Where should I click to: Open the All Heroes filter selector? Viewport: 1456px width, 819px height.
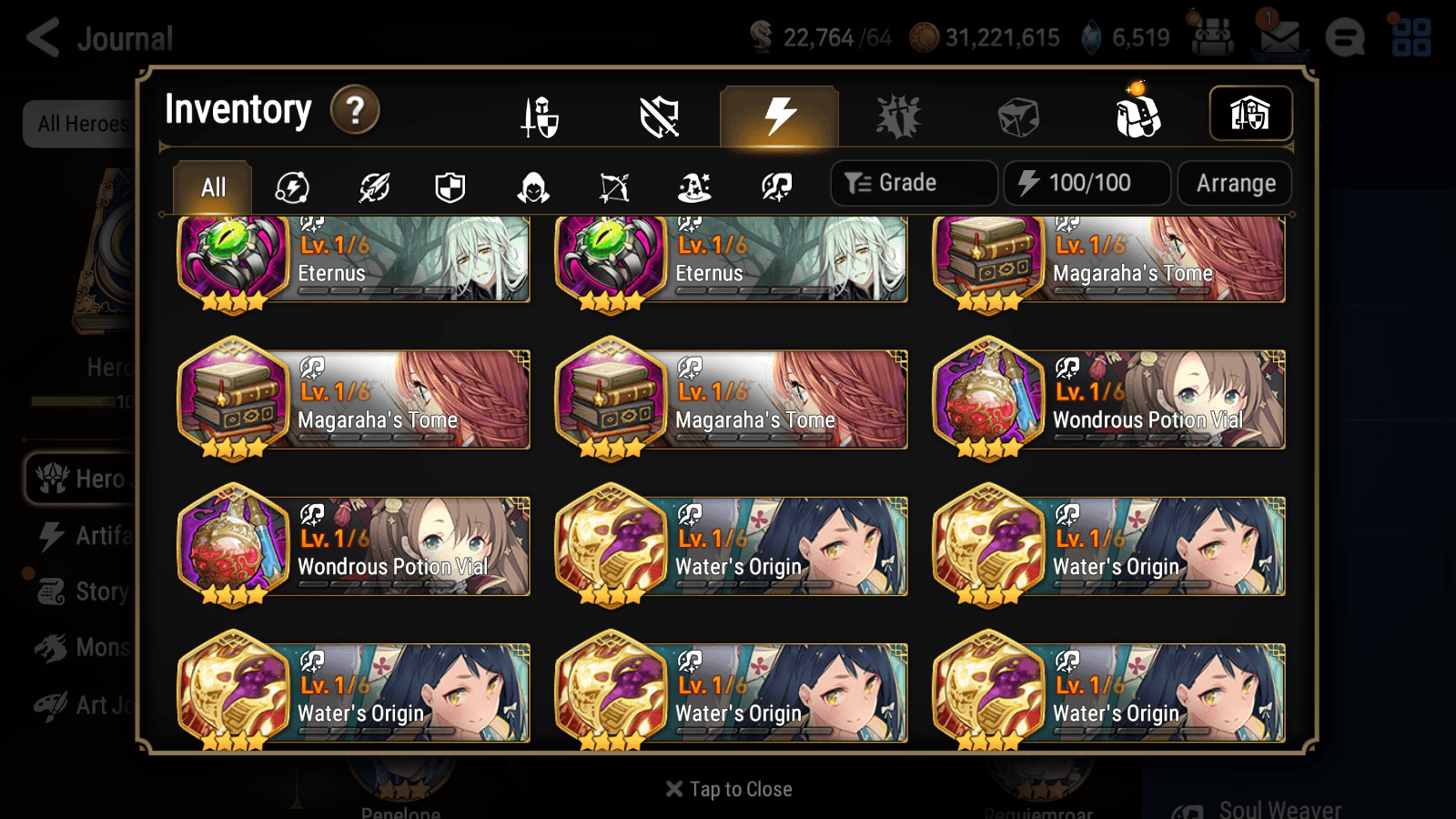pyautogui.click(x=82, y=124)
